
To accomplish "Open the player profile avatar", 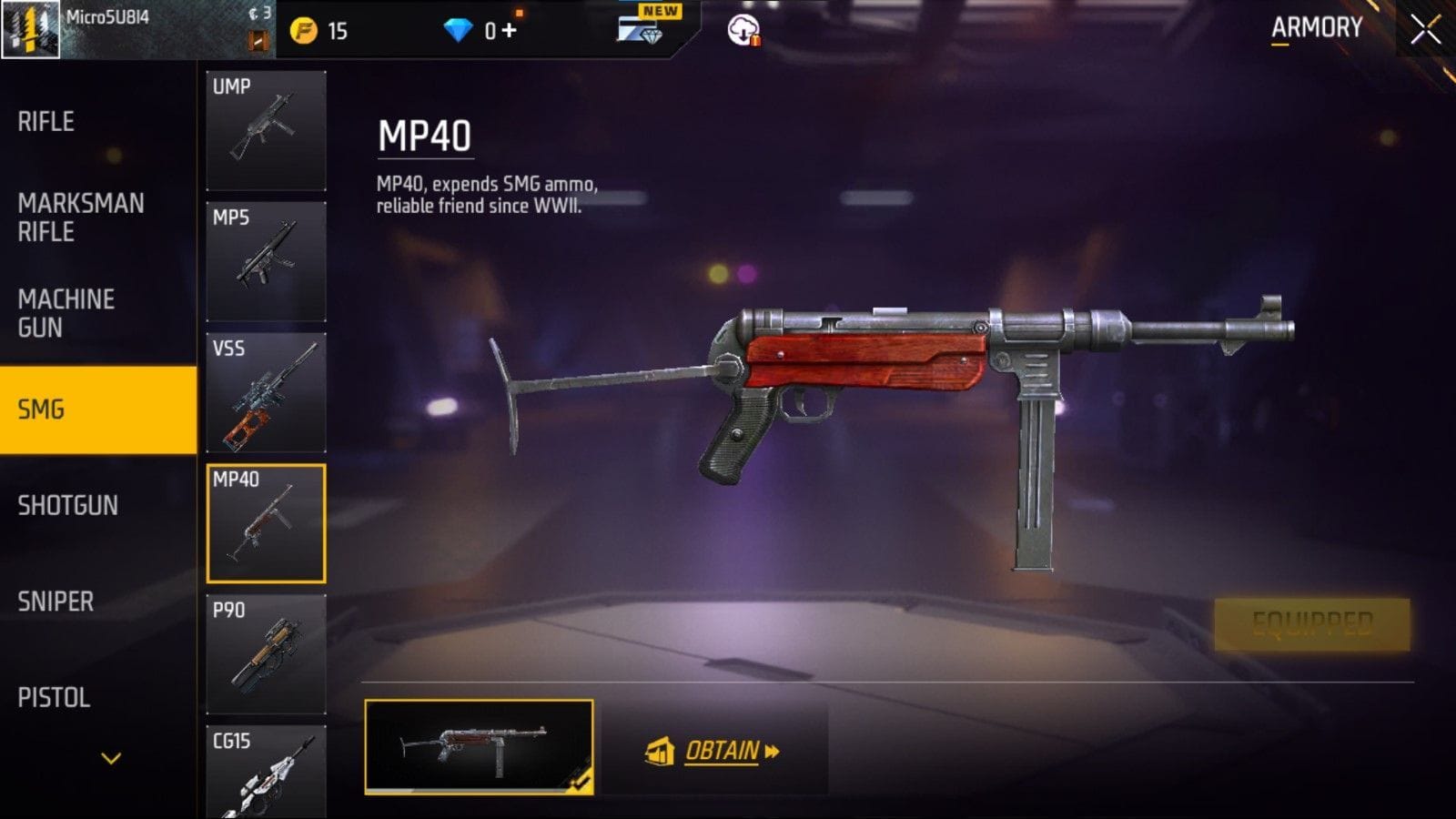I will [x=30, y=30].
